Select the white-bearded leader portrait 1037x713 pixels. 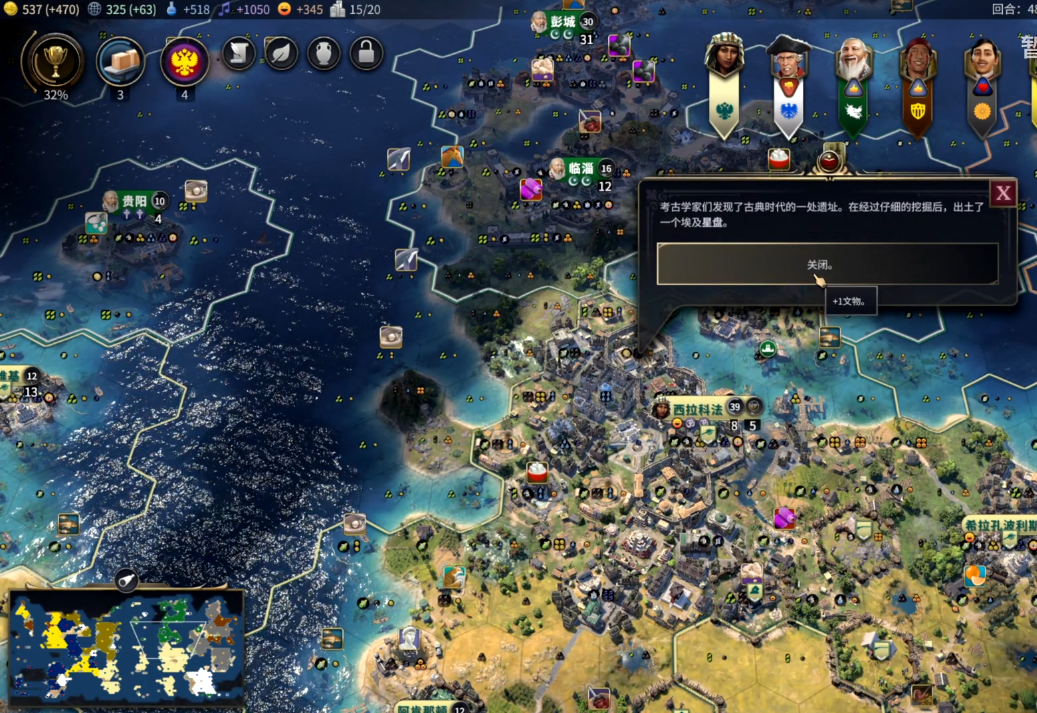(853, 61)
